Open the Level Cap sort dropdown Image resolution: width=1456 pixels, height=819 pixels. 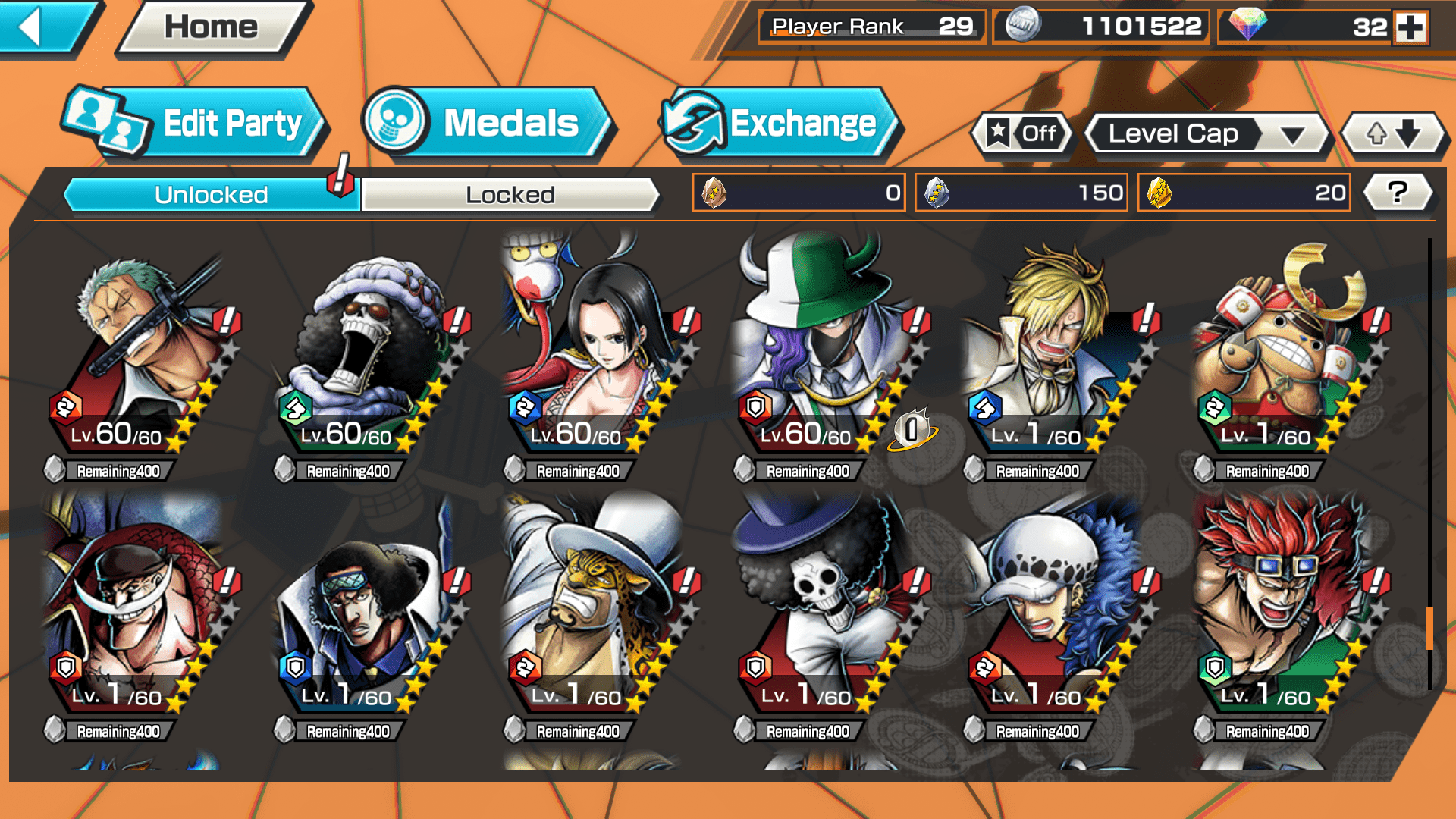point(1207,134)
